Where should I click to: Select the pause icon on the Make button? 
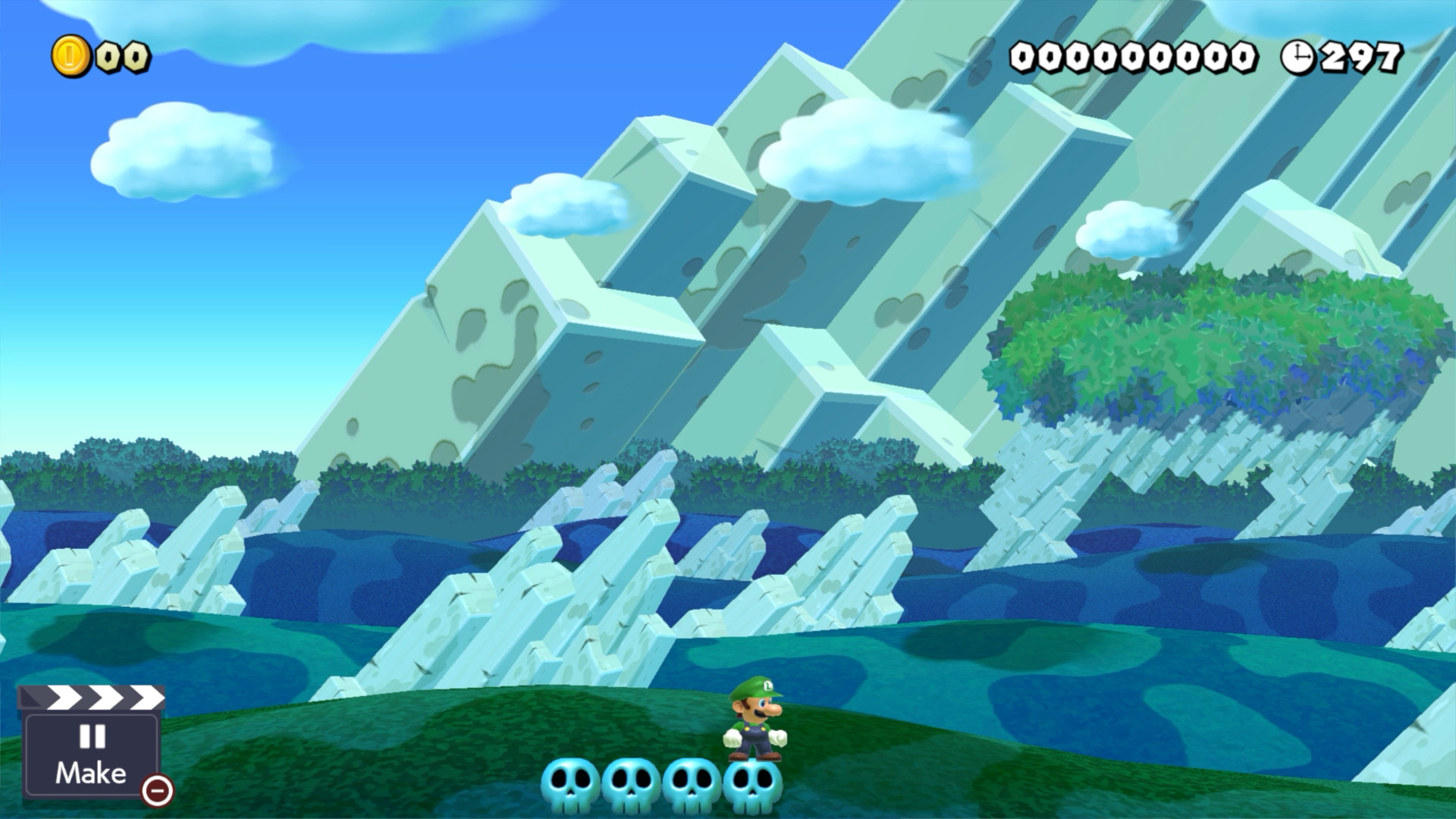tap(90, 736)
